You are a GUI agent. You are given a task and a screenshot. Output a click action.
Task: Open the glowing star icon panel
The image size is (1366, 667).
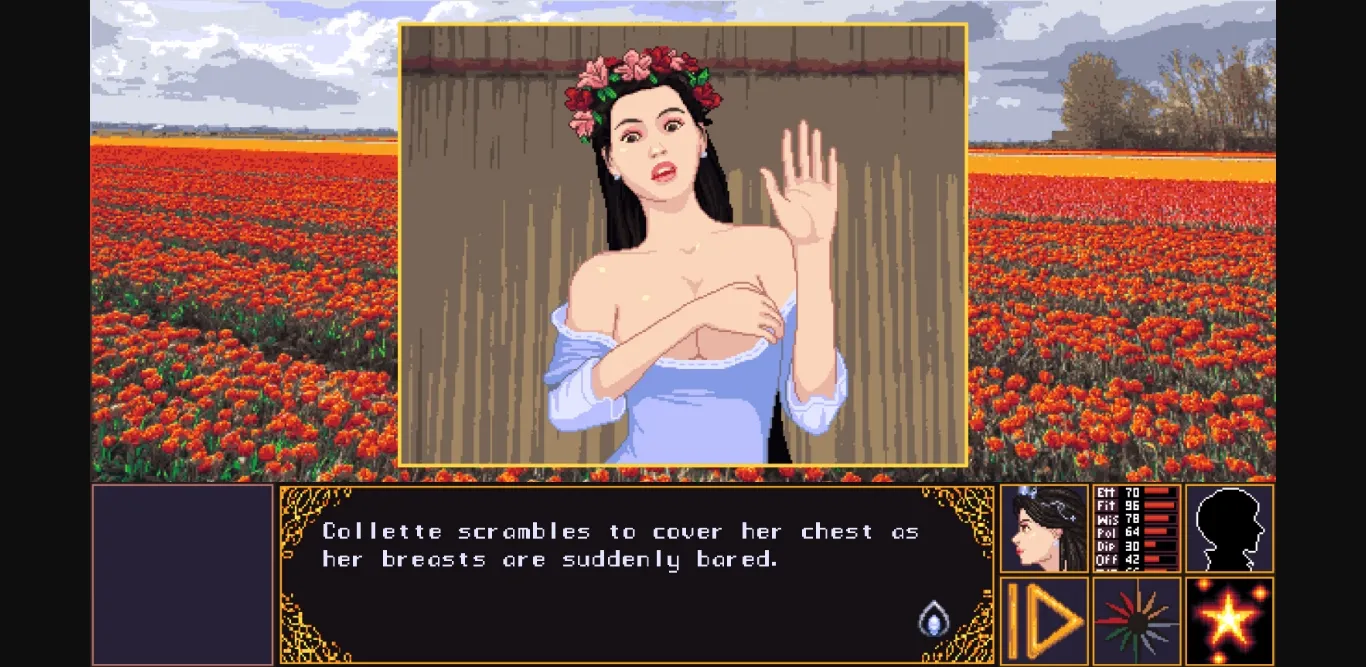point(1229,621)
